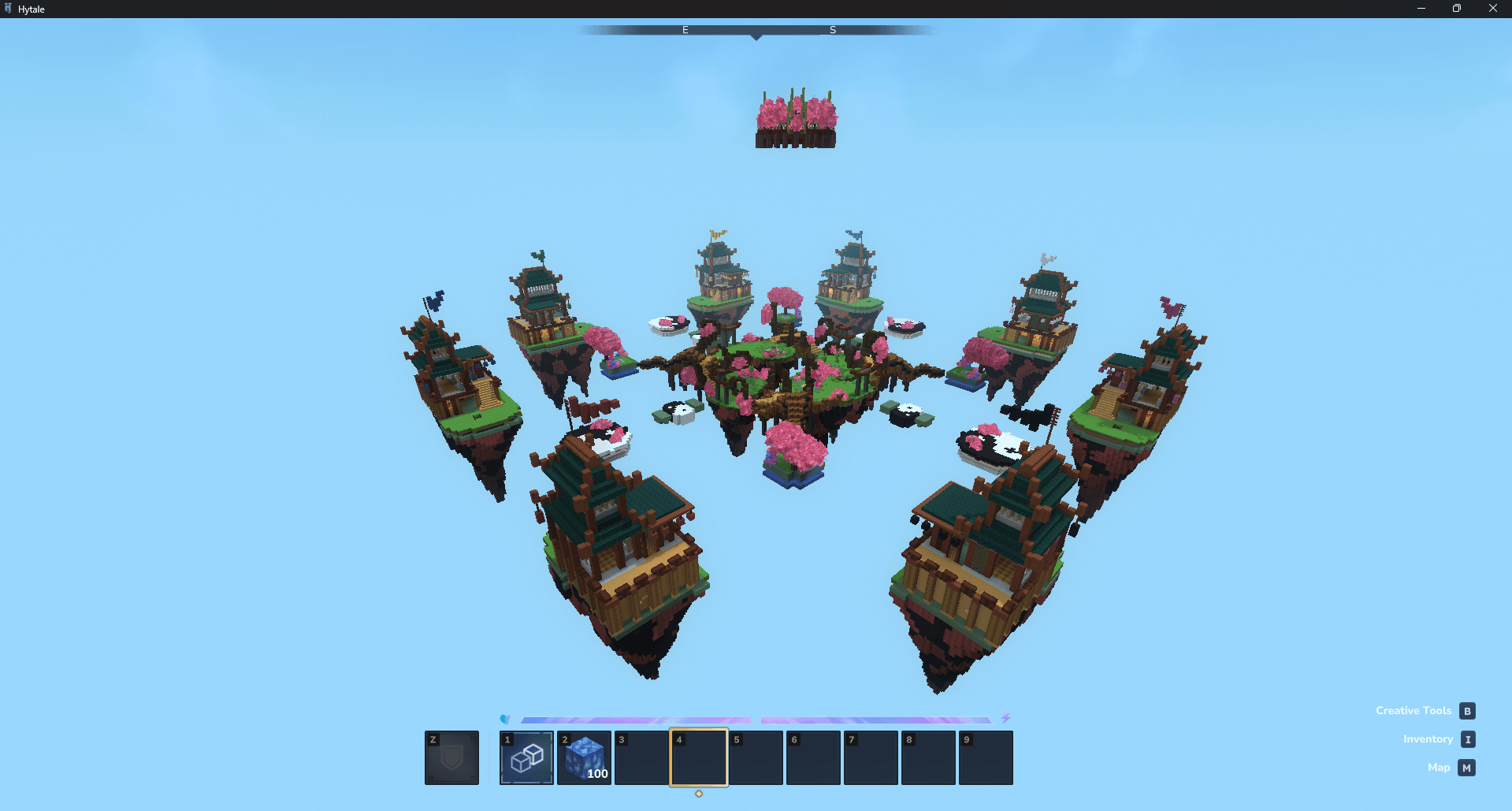
Task: Select hotbar slot 1 with cube tool
Action: (526, 757)
